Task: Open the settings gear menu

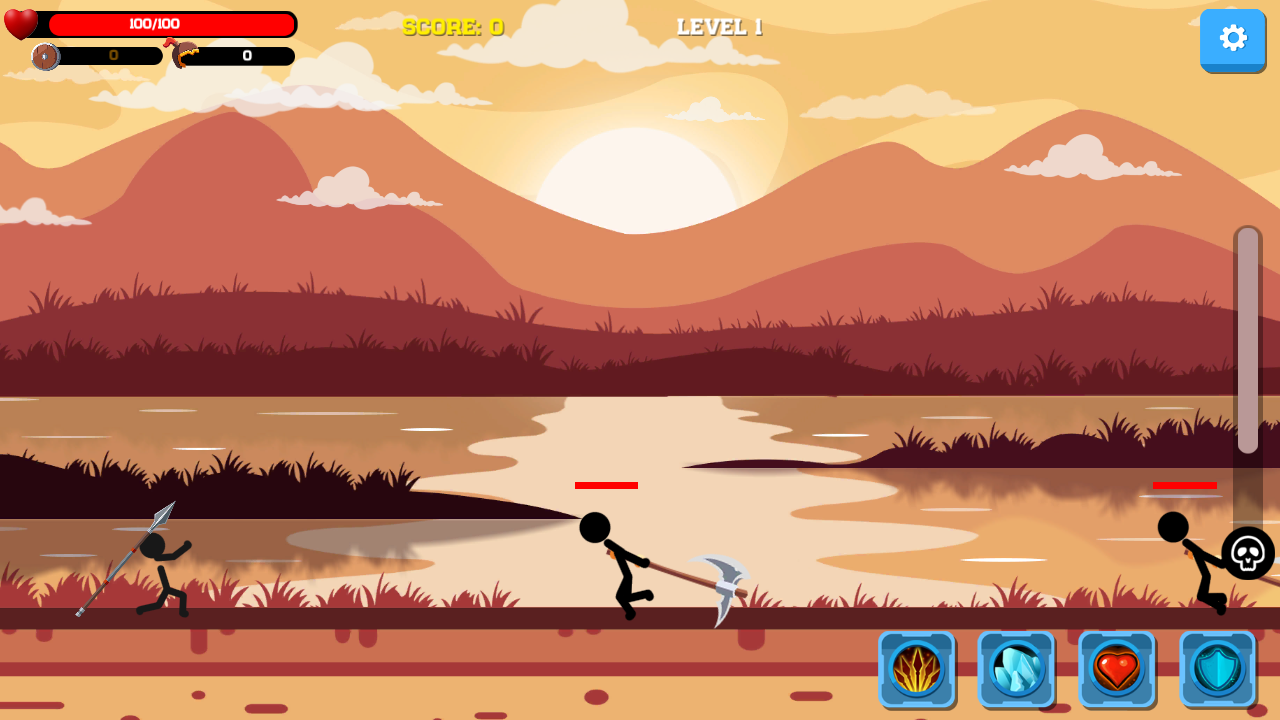Action: tap(1232, 40)
